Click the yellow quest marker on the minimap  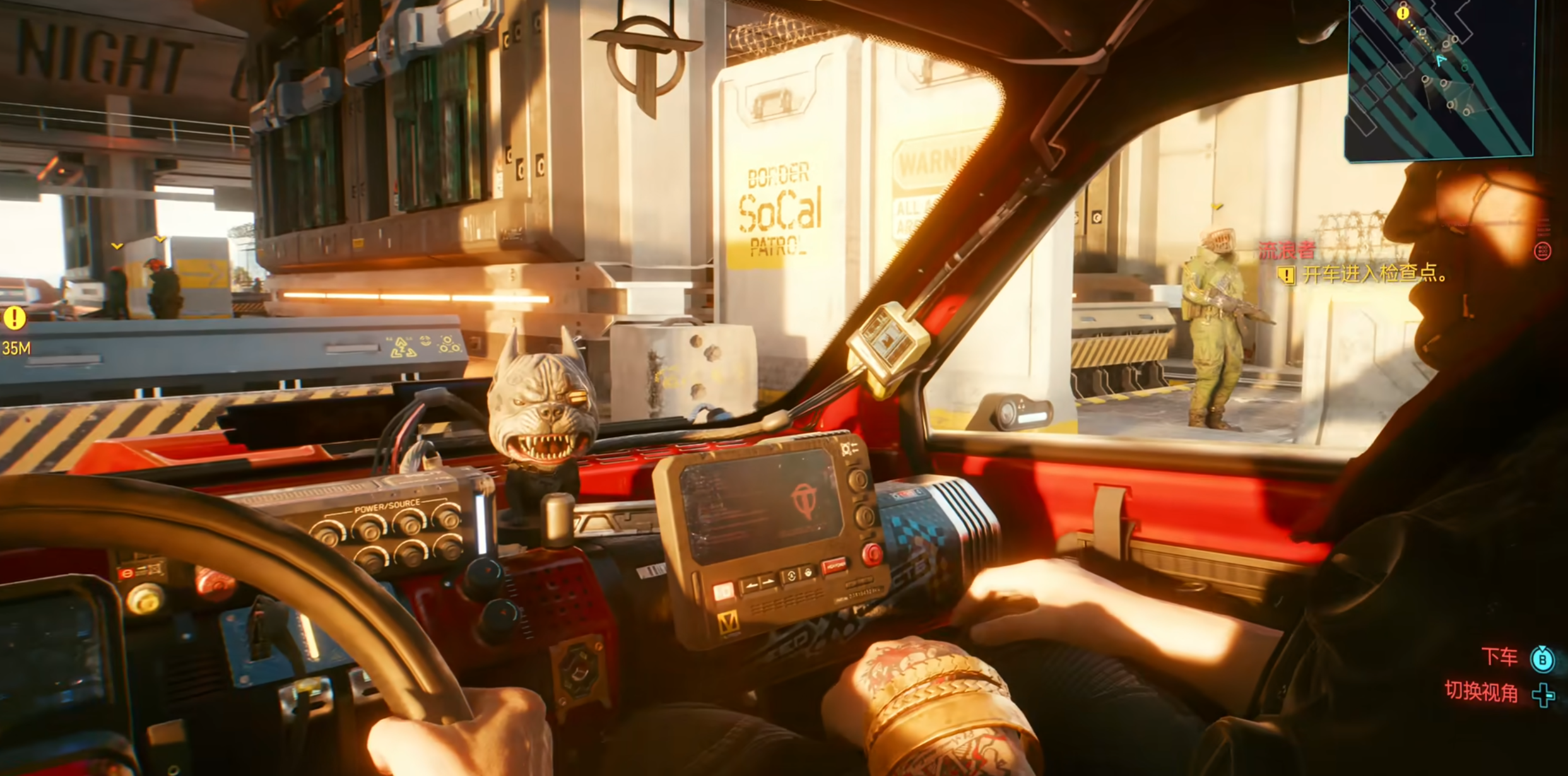pos(1403,13)
